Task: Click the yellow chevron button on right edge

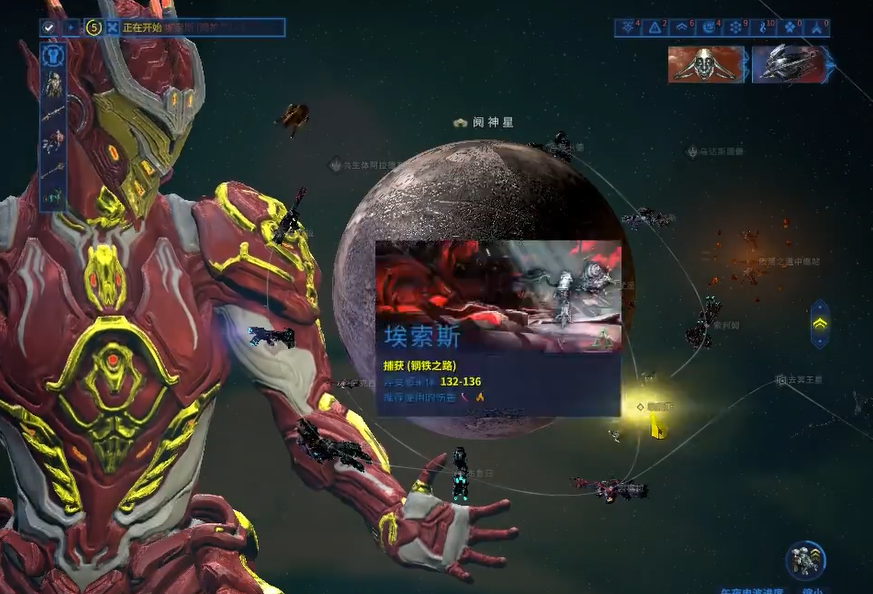Action: pos(819,324)
